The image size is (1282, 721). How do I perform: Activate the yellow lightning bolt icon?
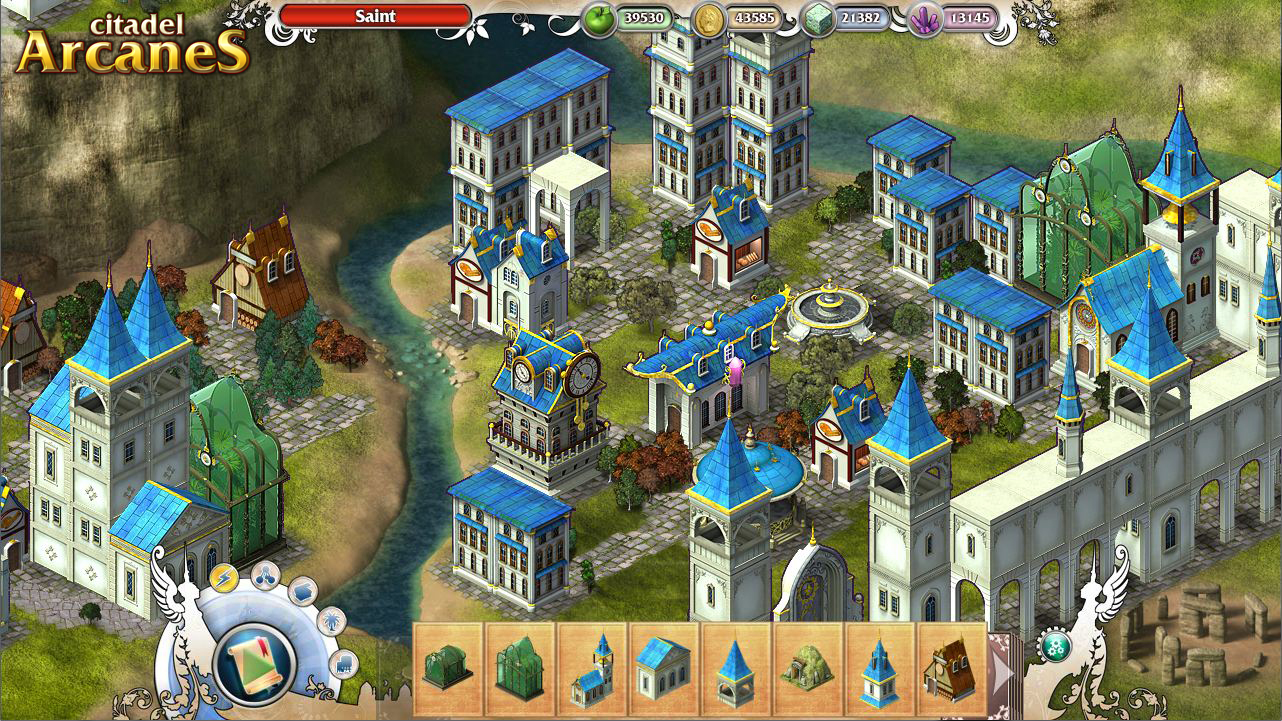(224, 579)
